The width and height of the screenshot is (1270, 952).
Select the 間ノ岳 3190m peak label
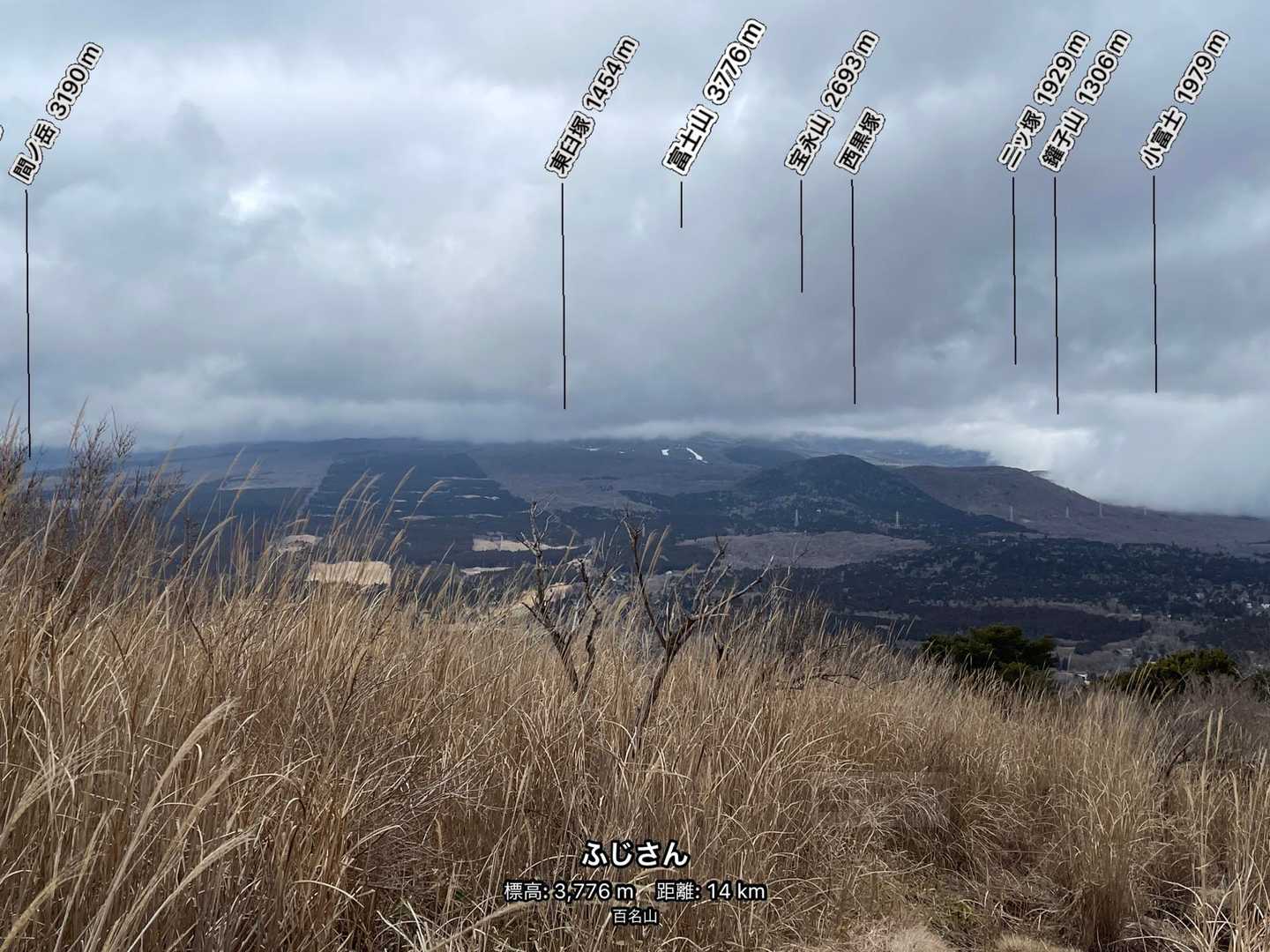tap(56, 113)
